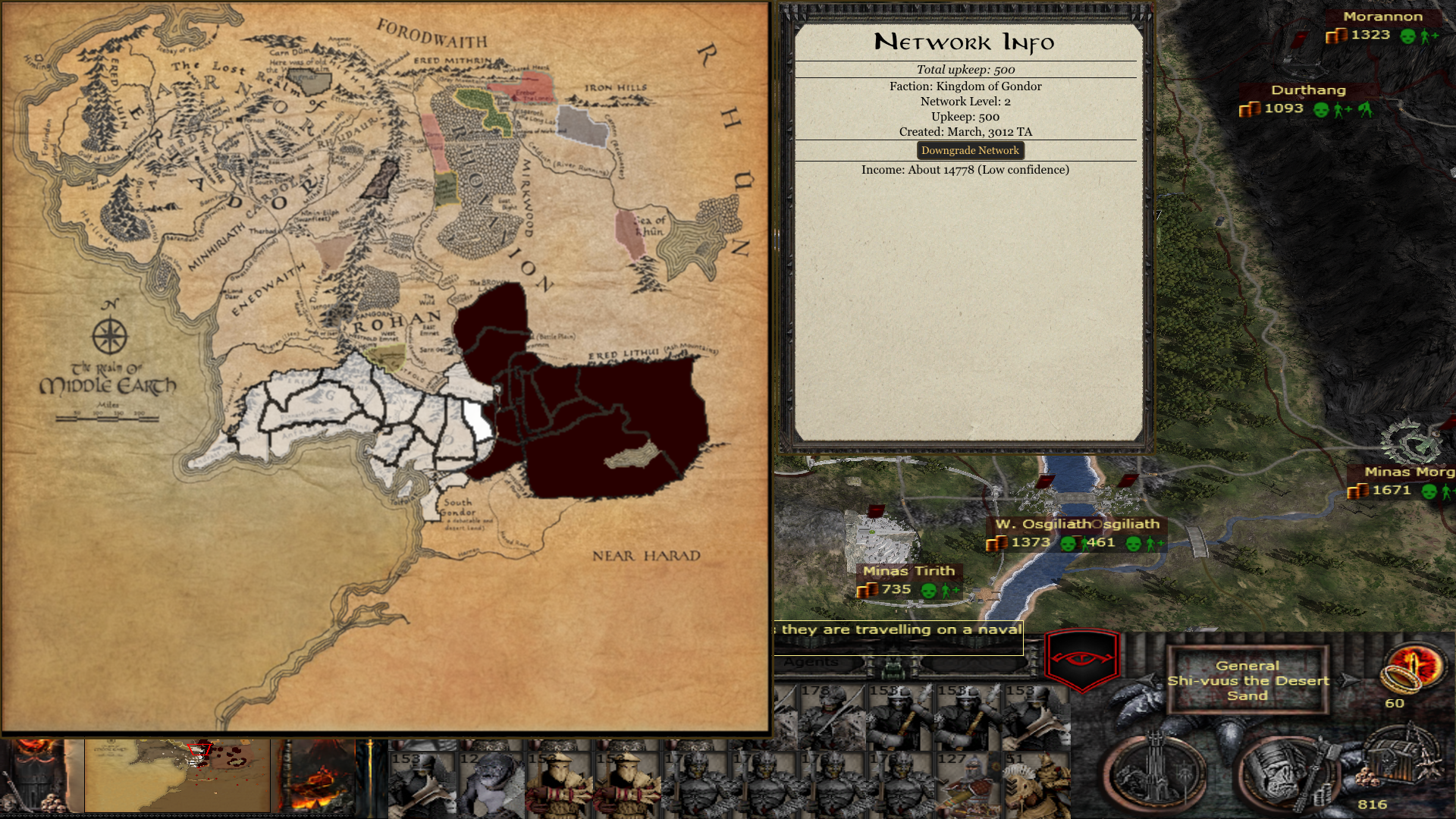Click the Eye of Sauron faction shield
This screenshot has height=819, width=1456.
[1082, 658]
